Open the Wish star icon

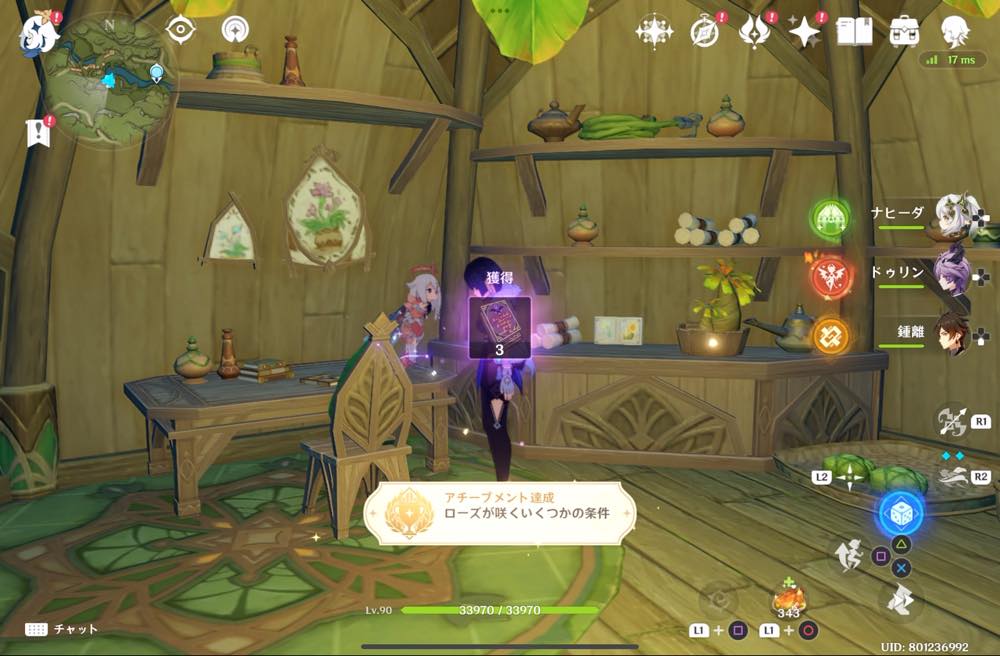pos(655,32)
